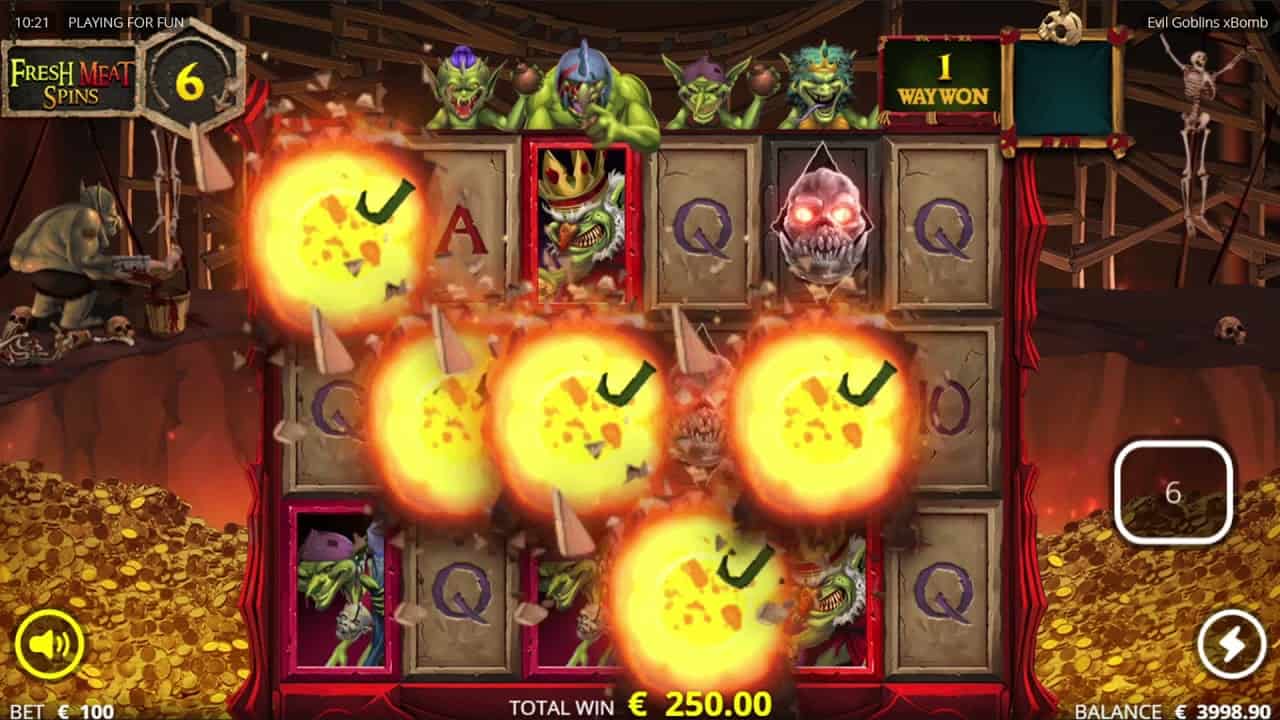Screen dimensions: 1280x720
Task: Toggle the yellow sound speaker button
Action: pos(49,645)
